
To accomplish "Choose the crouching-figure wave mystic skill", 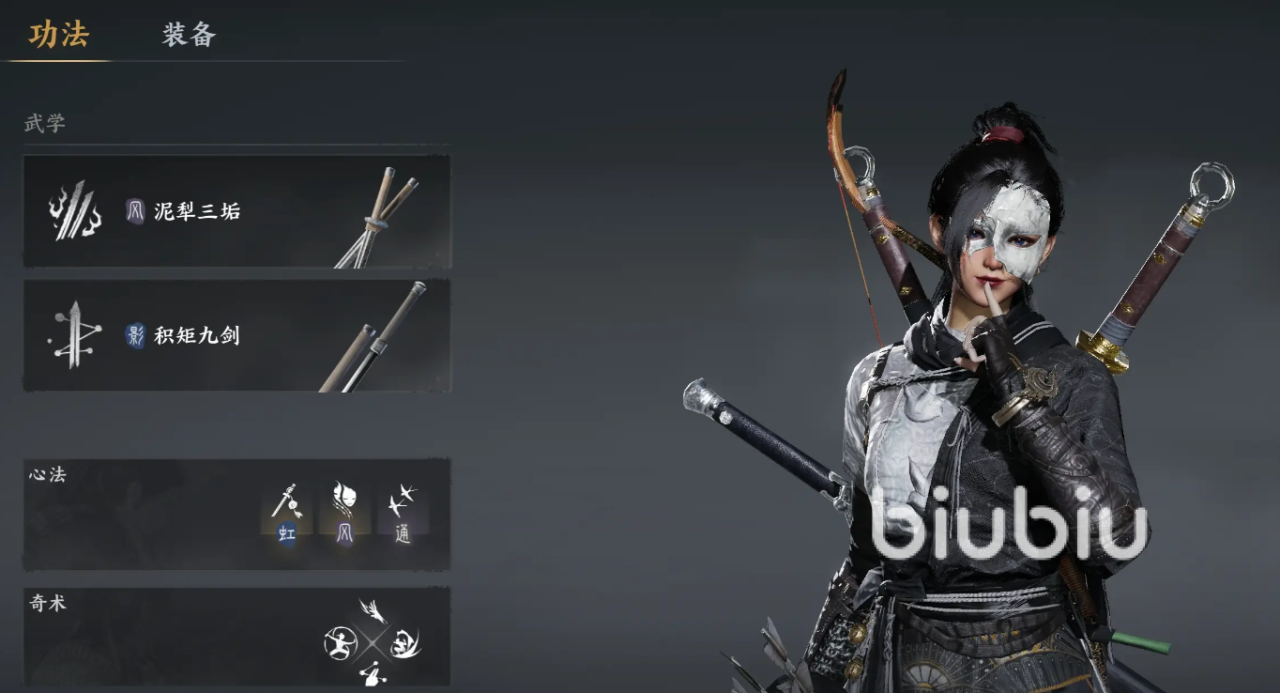I will coord(404,642).
